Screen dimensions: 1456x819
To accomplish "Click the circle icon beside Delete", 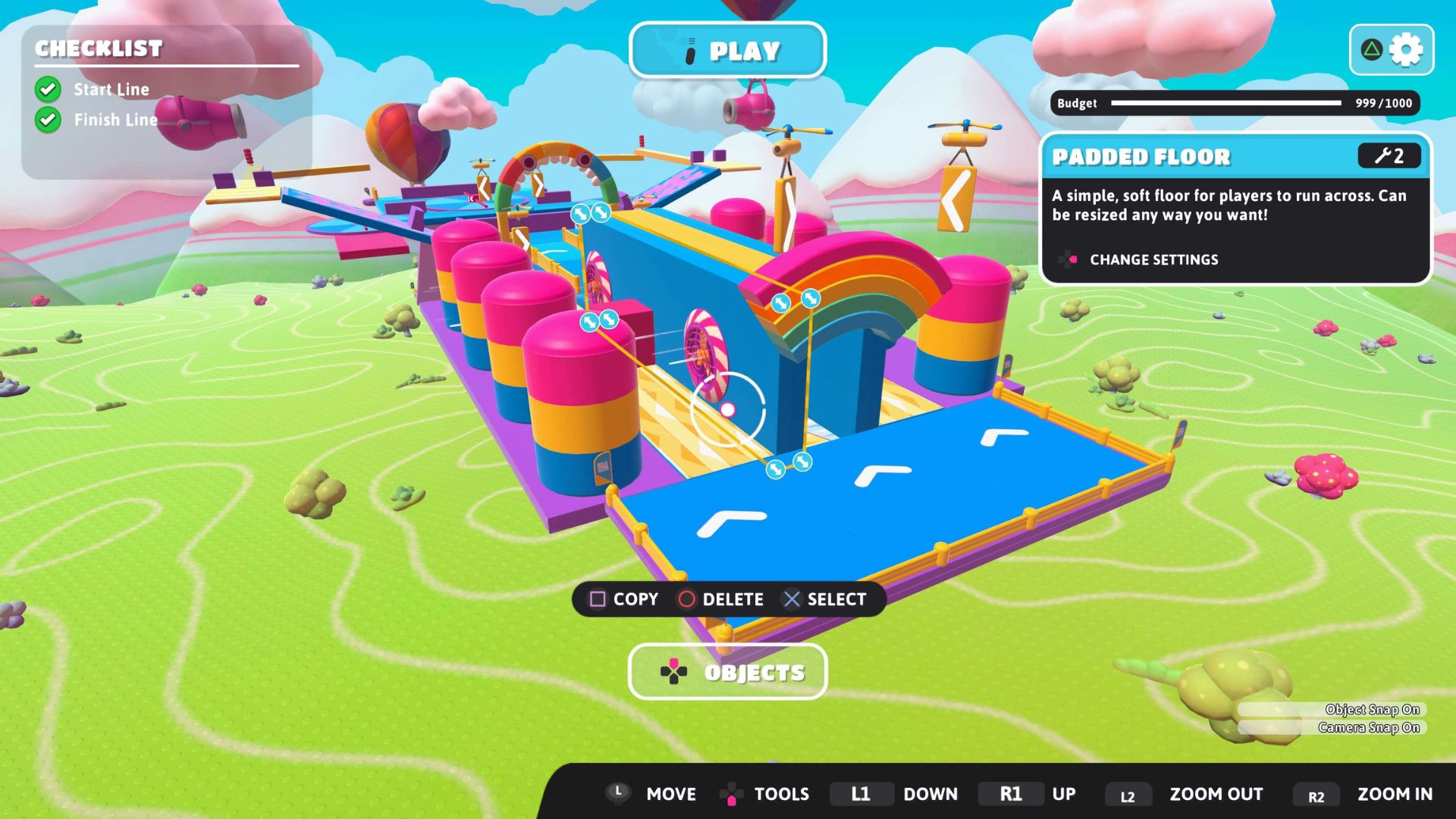I will 689,599.
